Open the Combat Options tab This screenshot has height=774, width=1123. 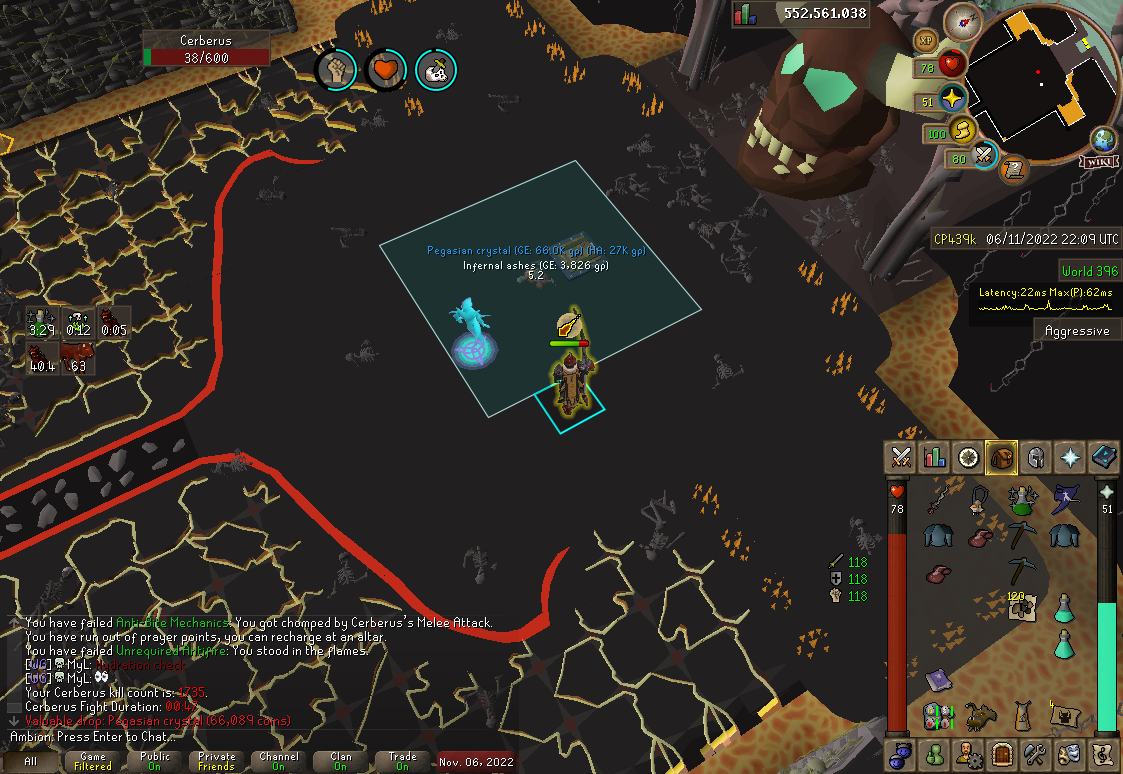point(902,457)
